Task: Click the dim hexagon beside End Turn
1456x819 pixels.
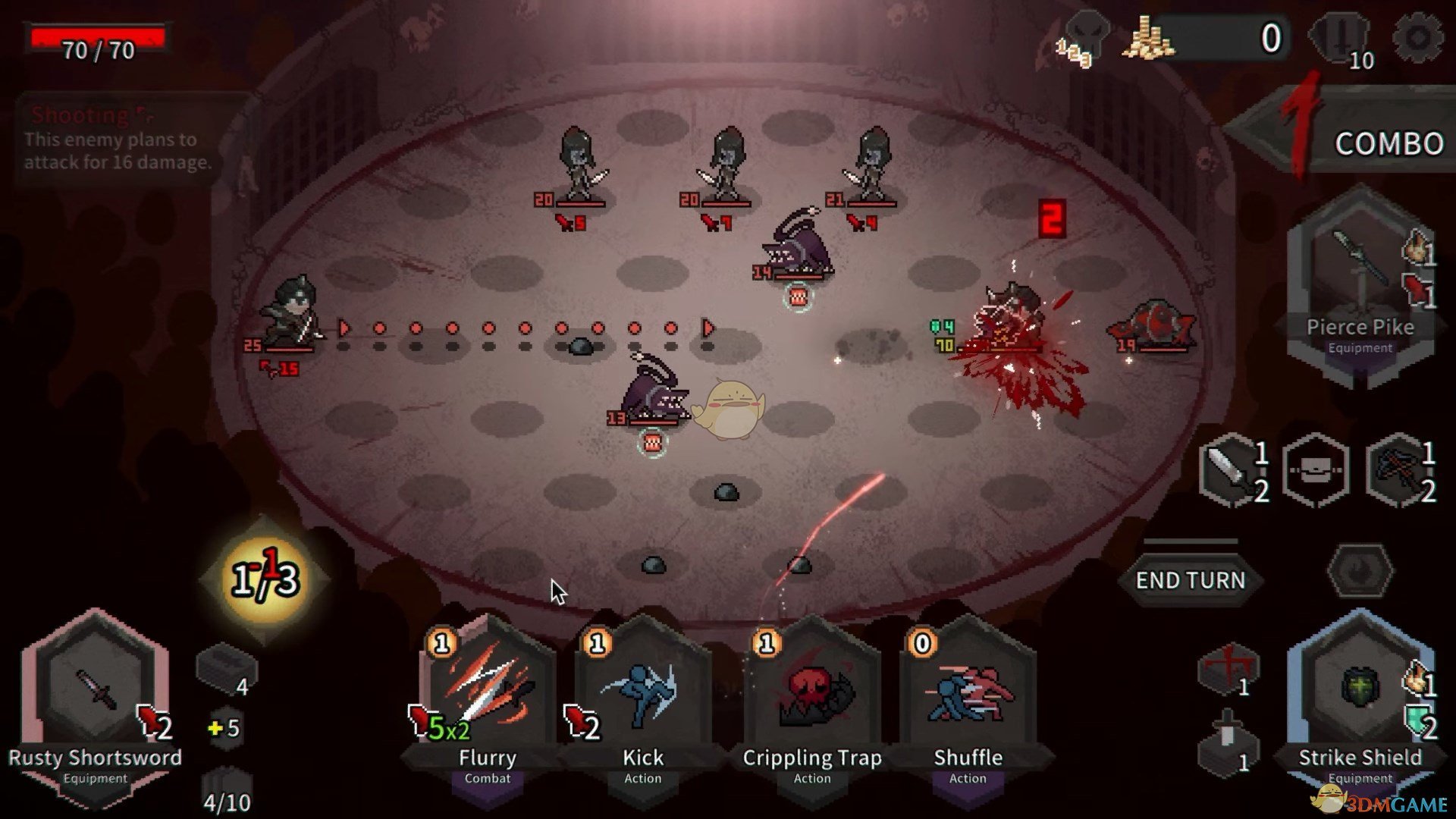Action: 1360,570
